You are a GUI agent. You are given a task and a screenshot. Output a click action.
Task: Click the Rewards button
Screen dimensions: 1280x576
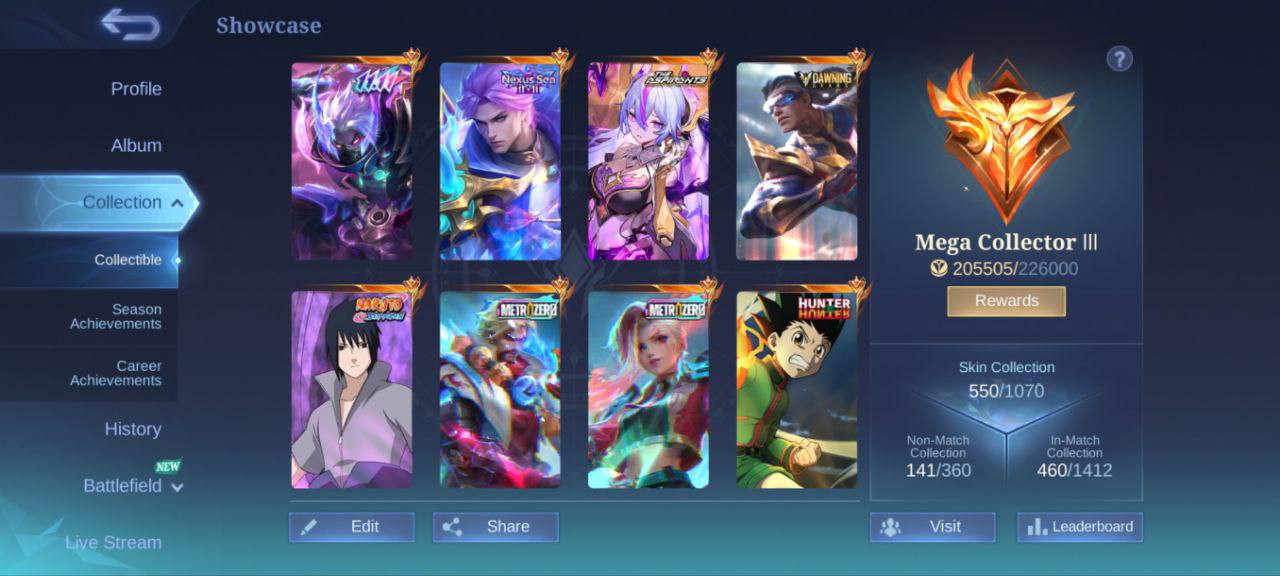click(1006, 301)
